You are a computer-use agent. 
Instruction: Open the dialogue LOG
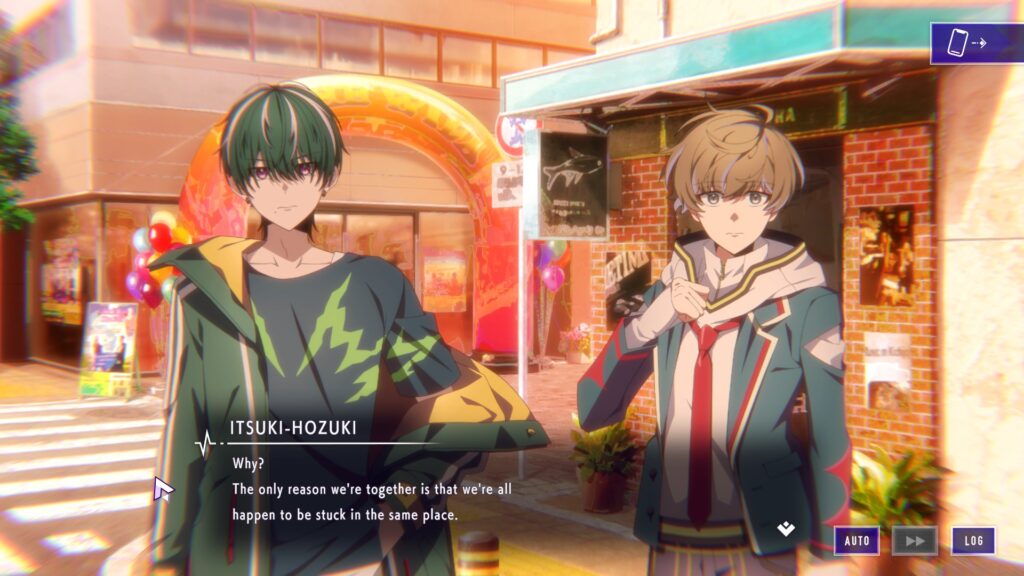(973, 541)
